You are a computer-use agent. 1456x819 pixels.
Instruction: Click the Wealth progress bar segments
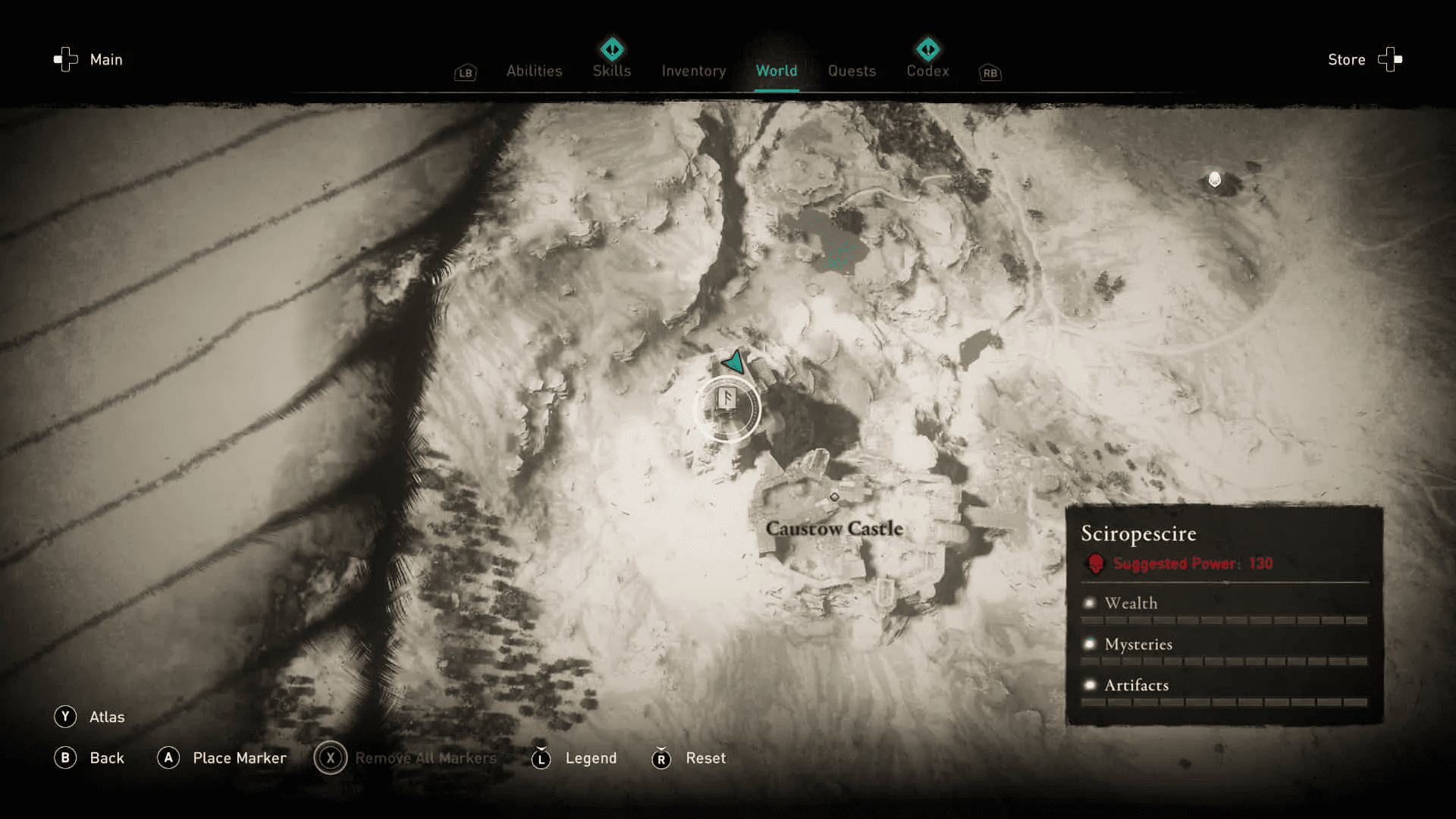click(x=1225, y=620)
